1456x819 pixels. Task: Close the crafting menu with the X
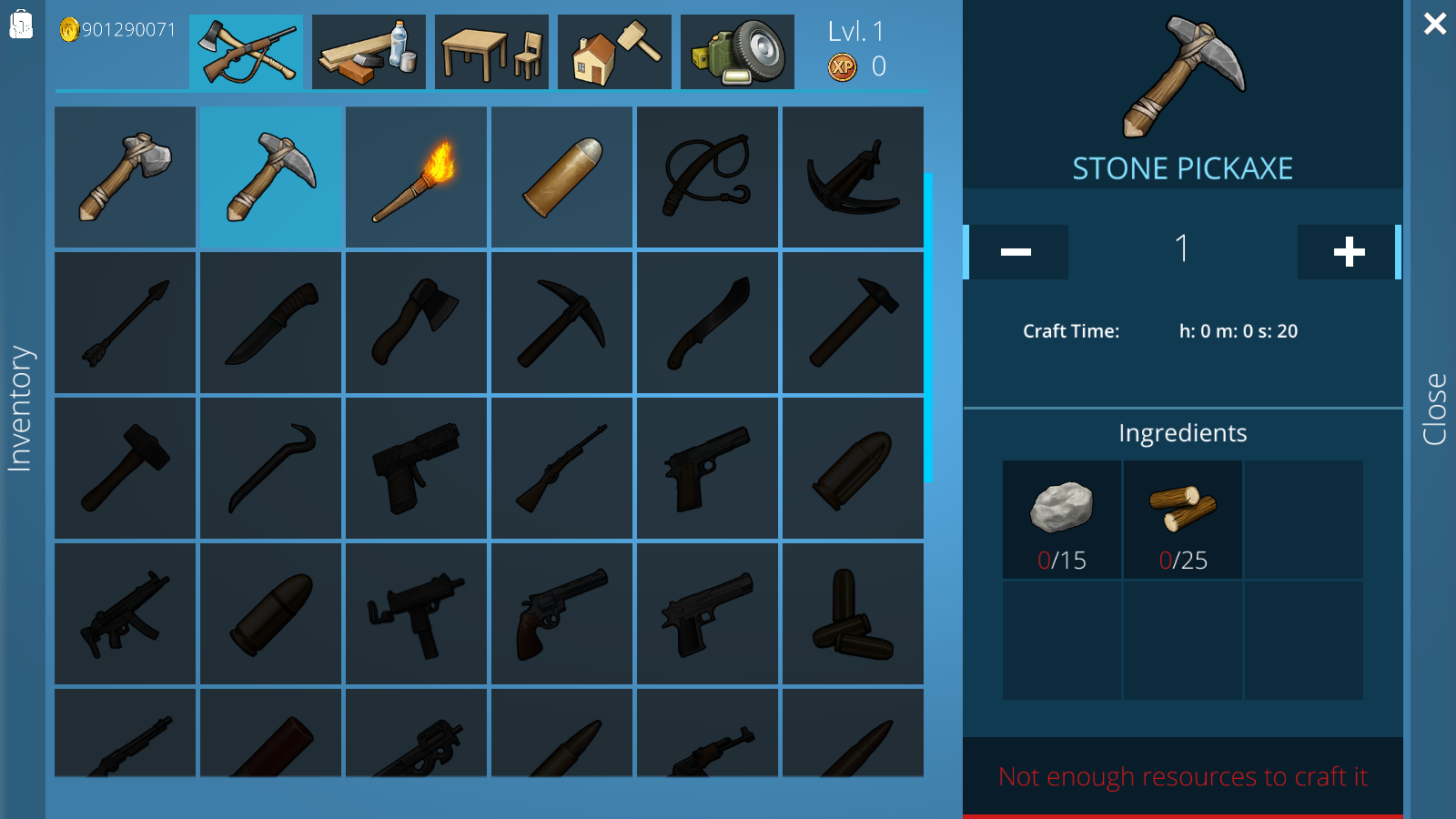[x=1435, y=24]
